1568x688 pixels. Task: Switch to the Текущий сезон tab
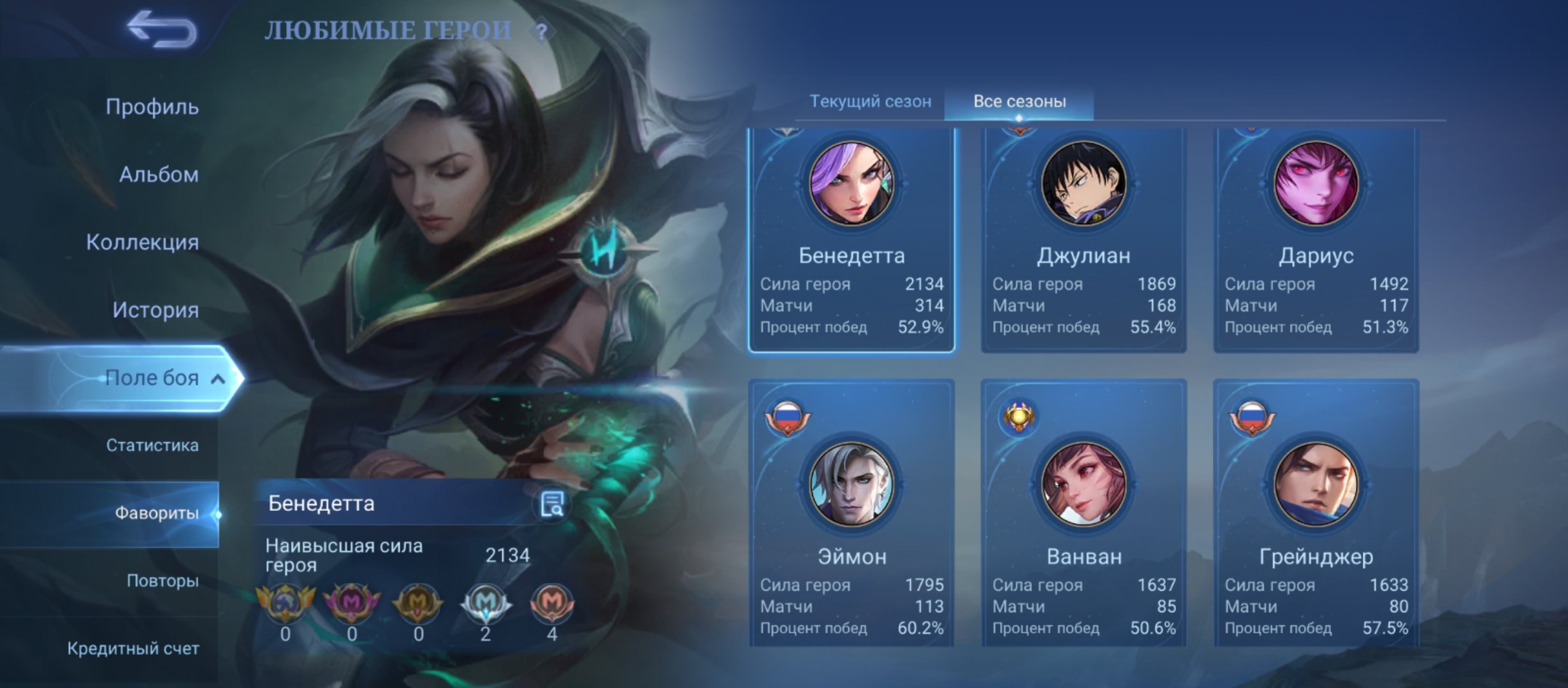coord(870,101)
